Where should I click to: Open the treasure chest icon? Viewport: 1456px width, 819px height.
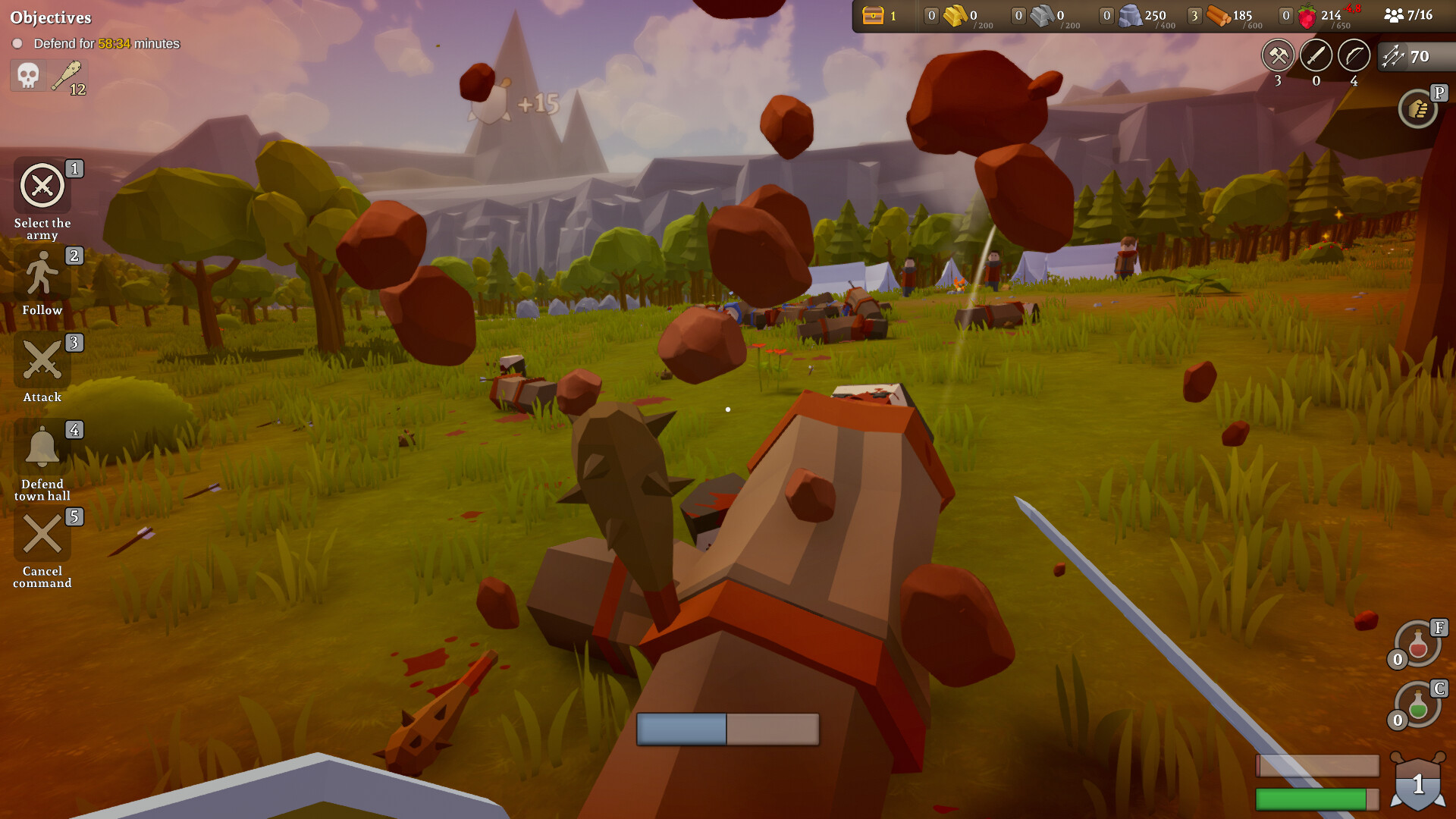pos(874,15)
